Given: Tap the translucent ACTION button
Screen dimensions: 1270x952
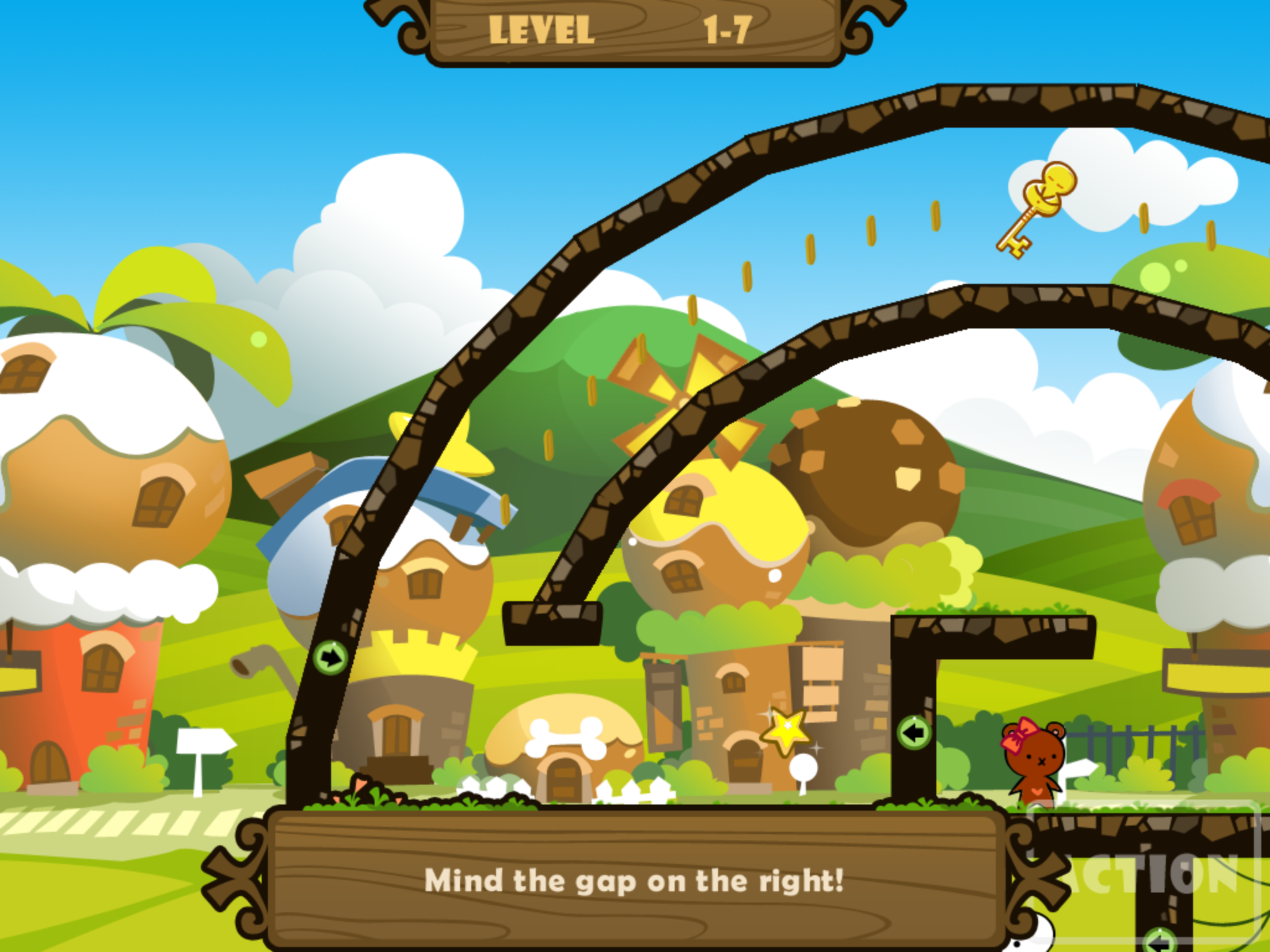Looking at the screenshot, I should (1147, 875).
